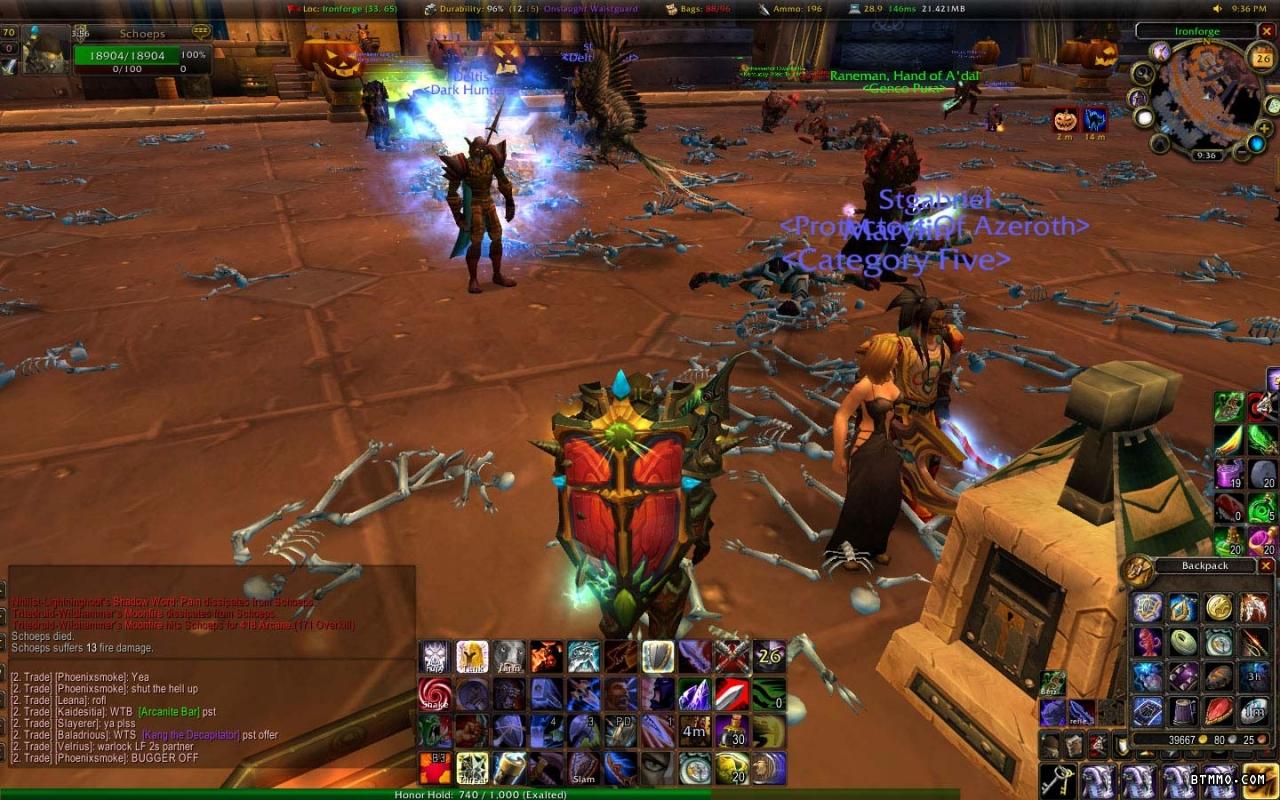The image size is (1280, 800).
Task: Use the purple potion with 30 charges
Action: [x=731, y=730]
